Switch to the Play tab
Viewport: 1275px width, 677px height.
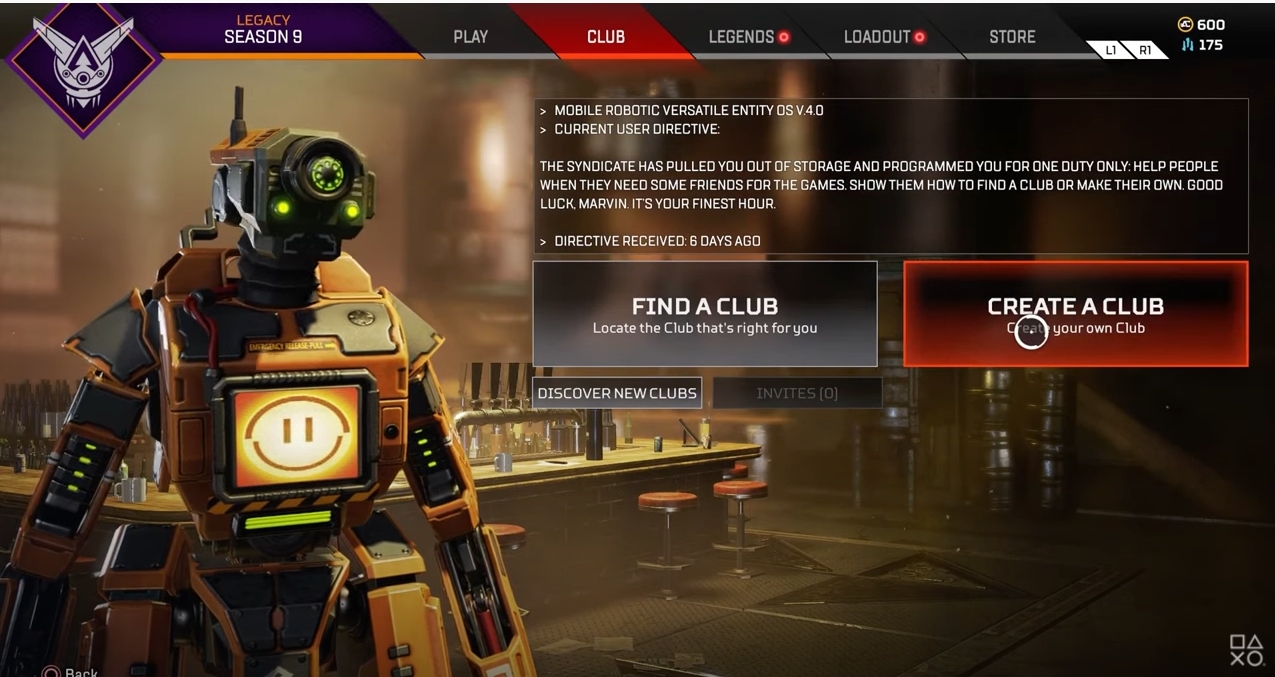[x=470, y=37]
